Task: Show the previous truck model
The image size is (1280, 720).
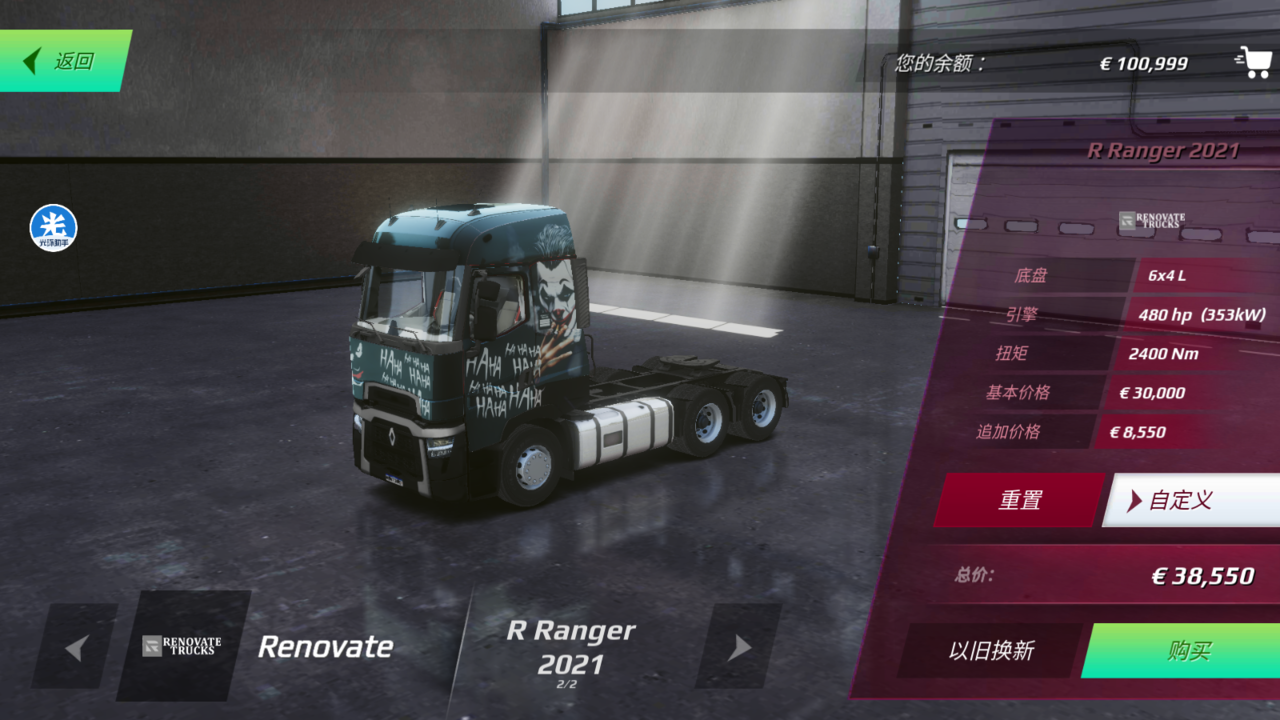Action: (x=75, y=647)
